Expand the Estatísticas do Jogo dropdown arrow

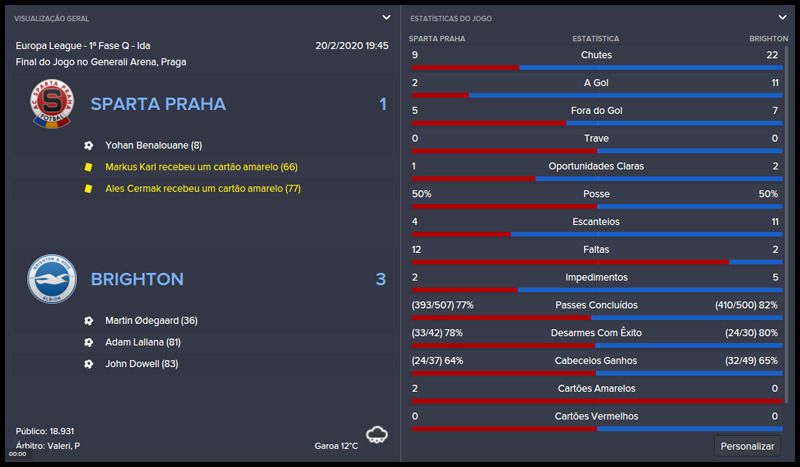782,17
